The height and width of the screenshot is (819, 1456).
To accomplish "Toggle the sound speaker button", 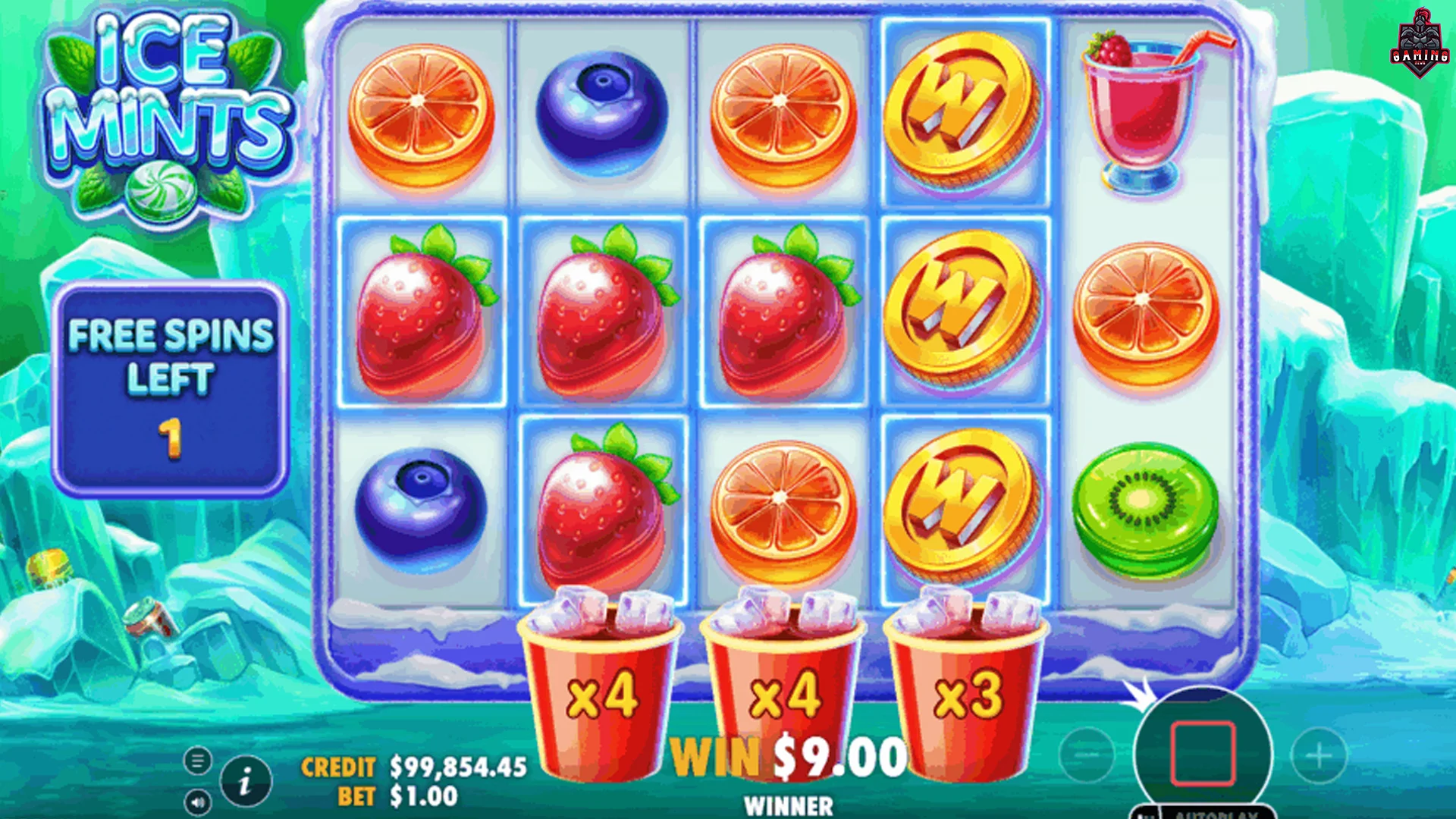I will click(198, 802).
